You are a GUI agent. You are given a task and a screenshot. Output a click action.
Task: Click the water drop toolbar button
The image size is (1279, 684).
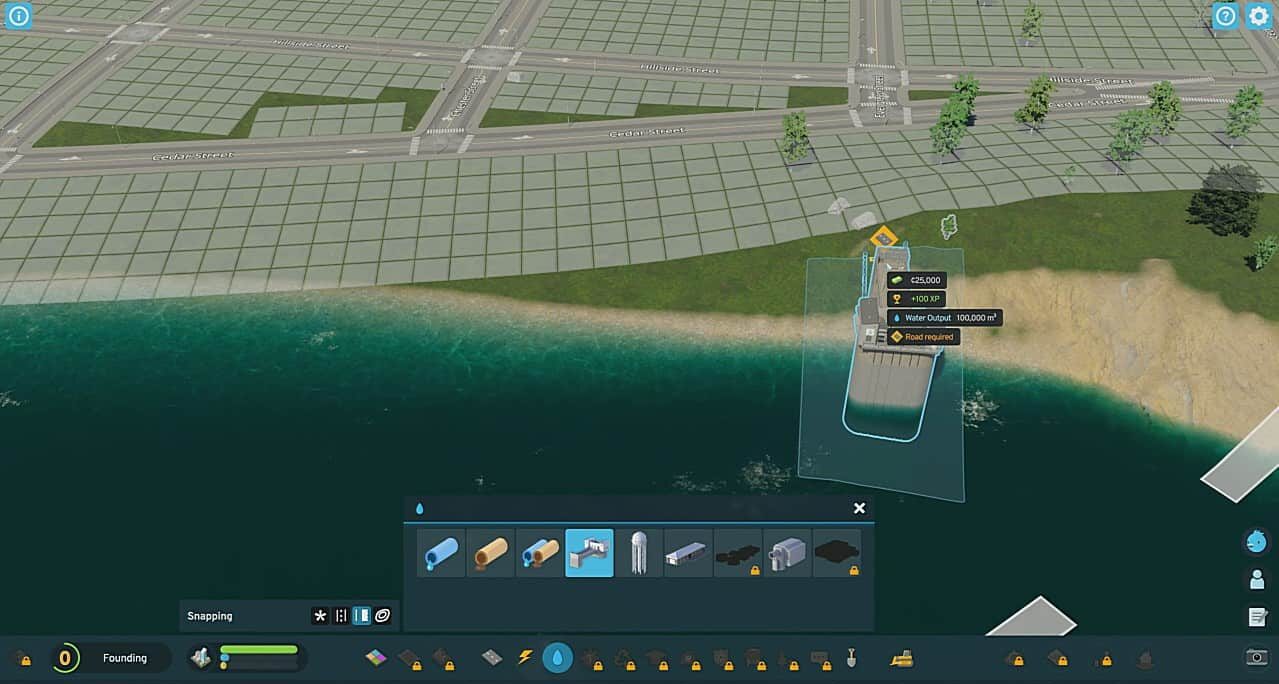click(557, 657)
